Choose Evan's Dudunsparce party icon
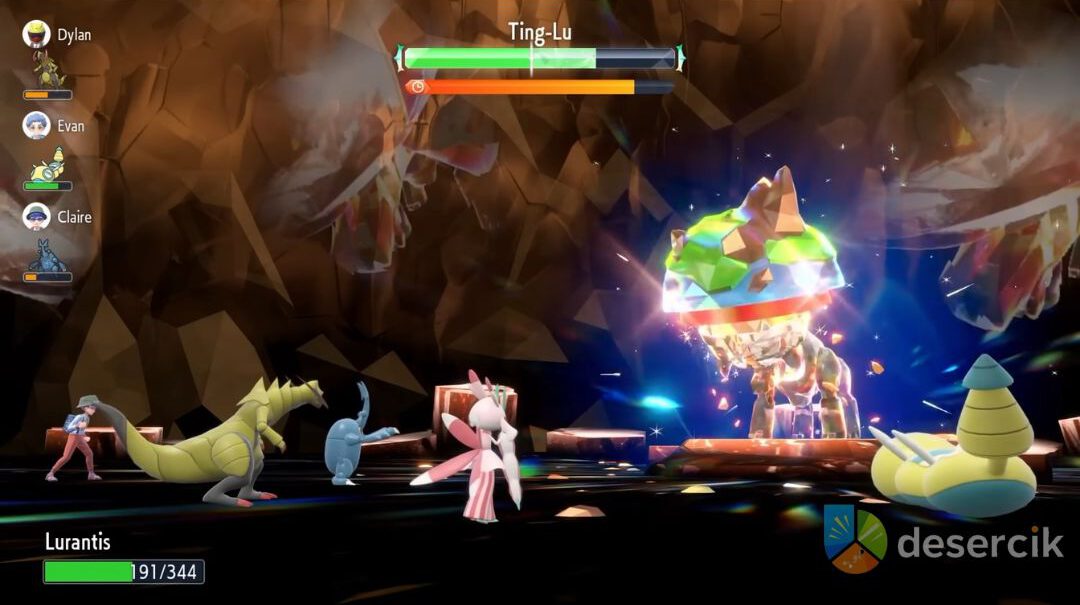Screen dimensions: 1080x605 click(48, 162)
